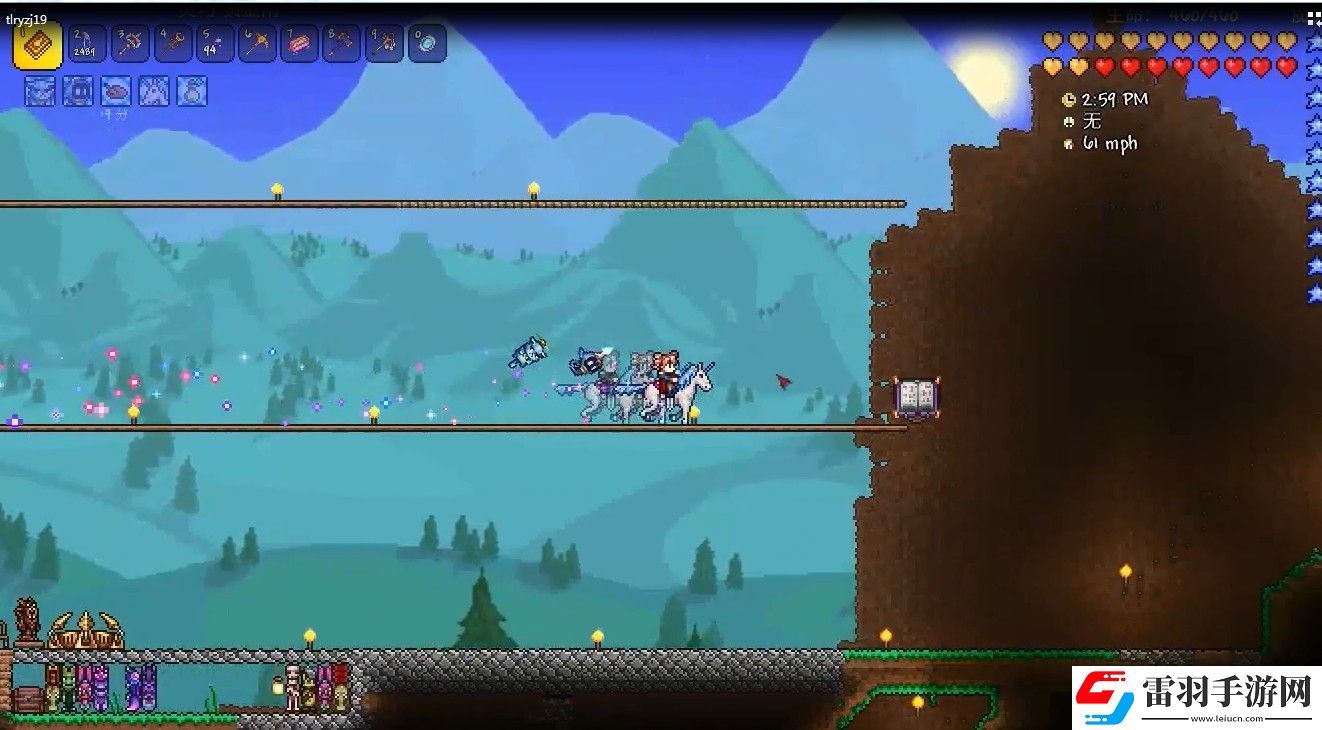Choose the axe in hotbar slot 3
1322x730 pixels.
point(131,44)
